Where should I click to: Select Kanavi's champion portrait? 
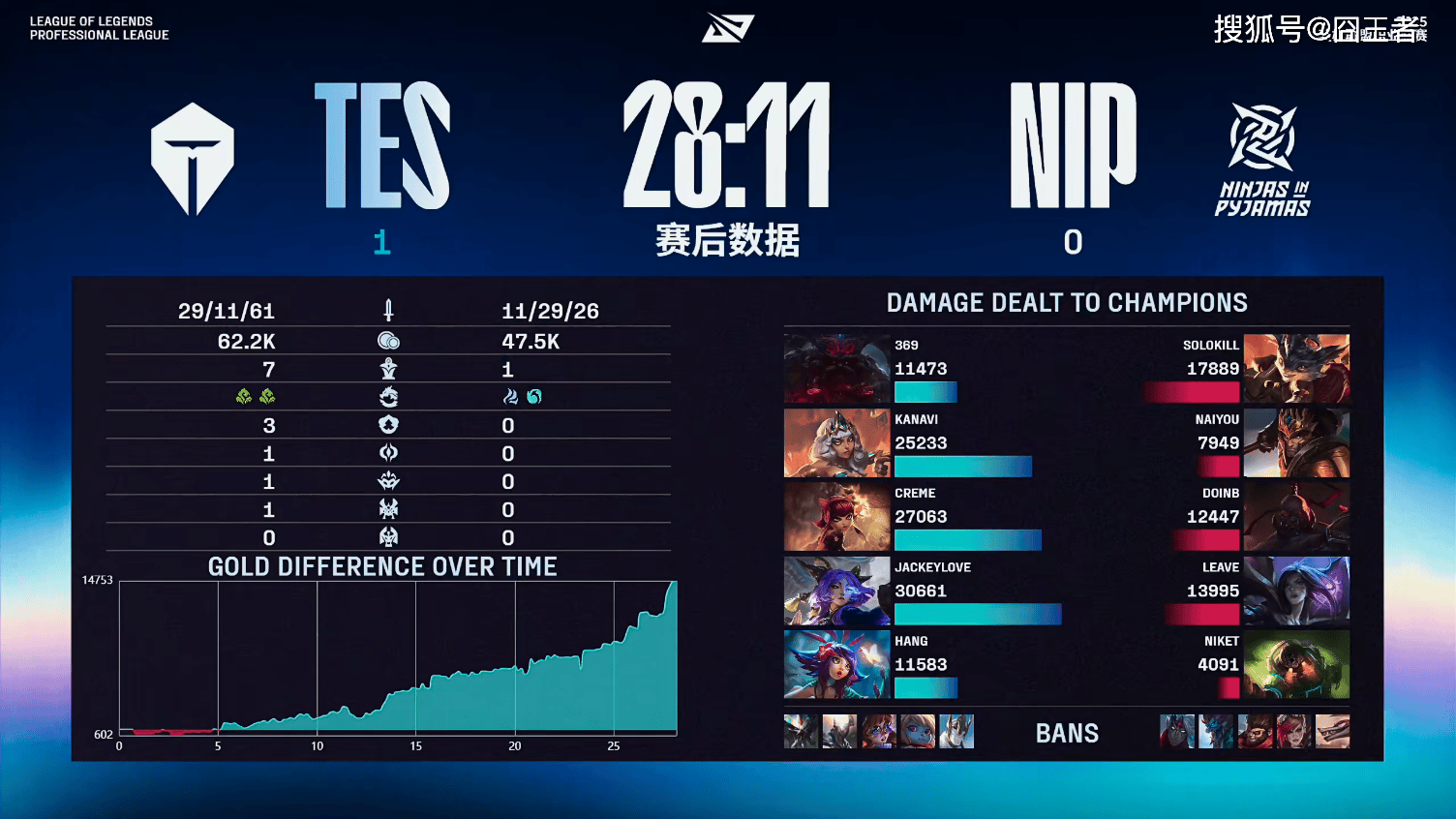pyautogui.click(x=836, y=443)
